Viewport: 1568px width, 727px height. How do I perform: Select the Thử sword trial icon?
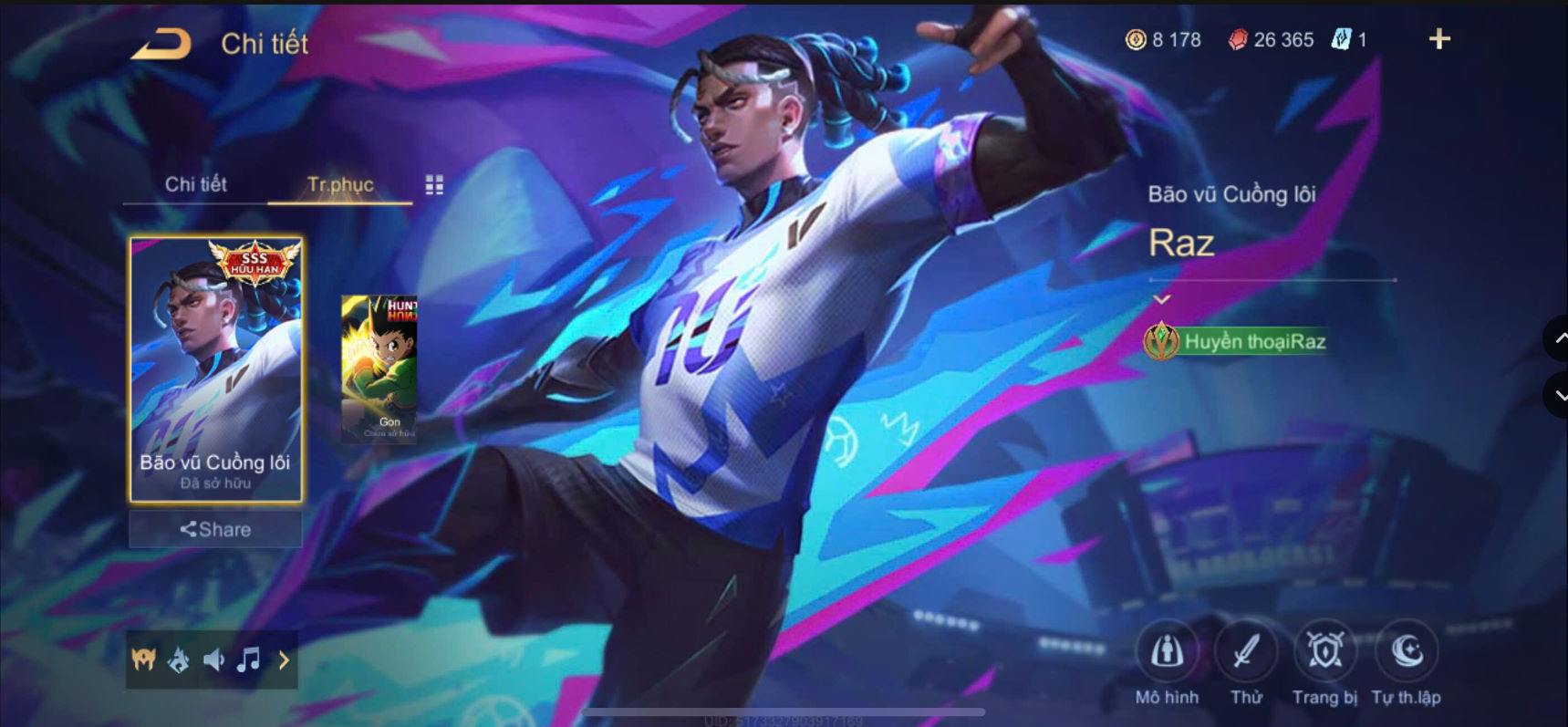click(x=1246, y=652)
